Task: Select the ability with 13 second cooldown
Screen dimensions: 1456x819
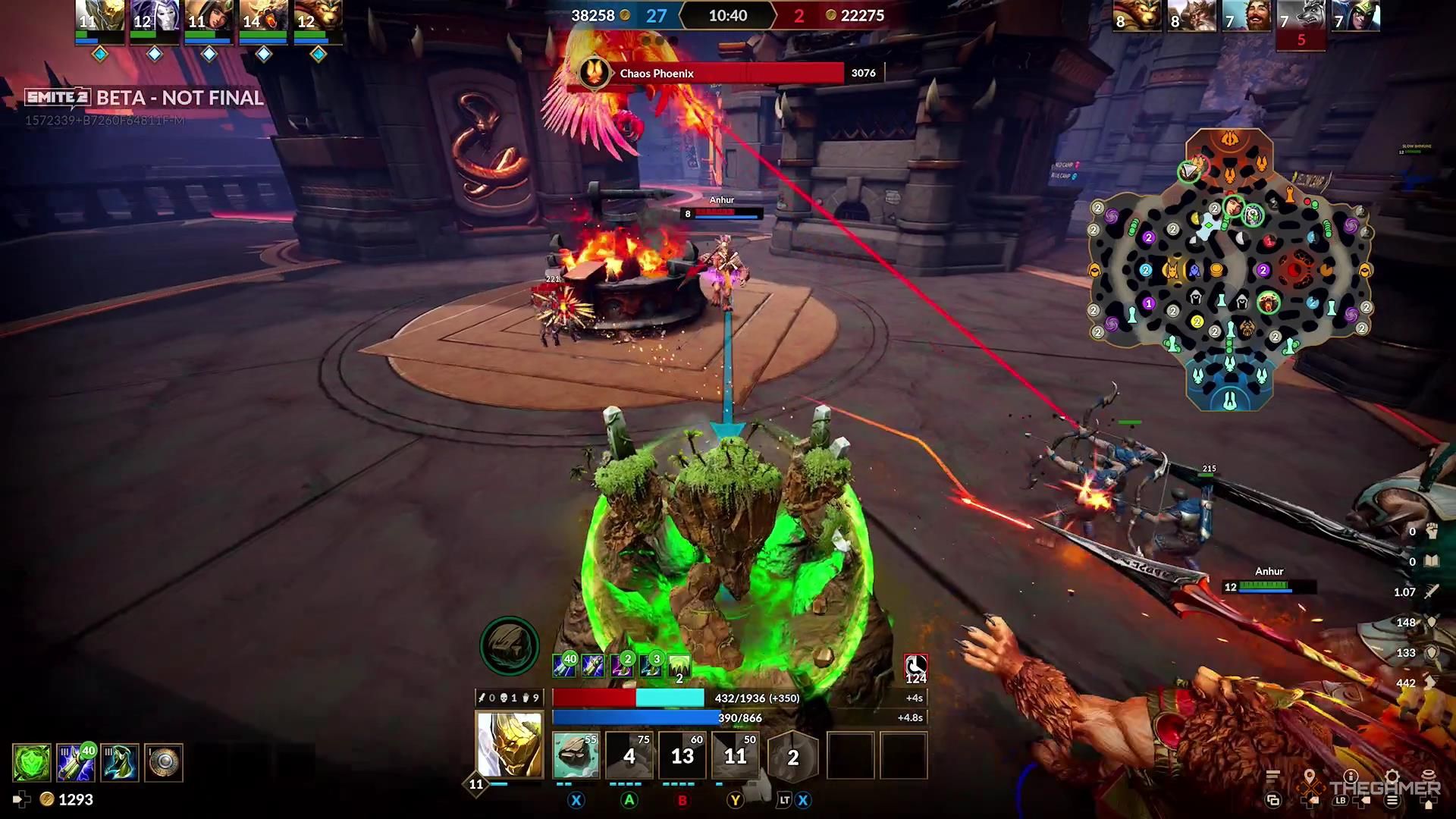Action: (682, 755)
